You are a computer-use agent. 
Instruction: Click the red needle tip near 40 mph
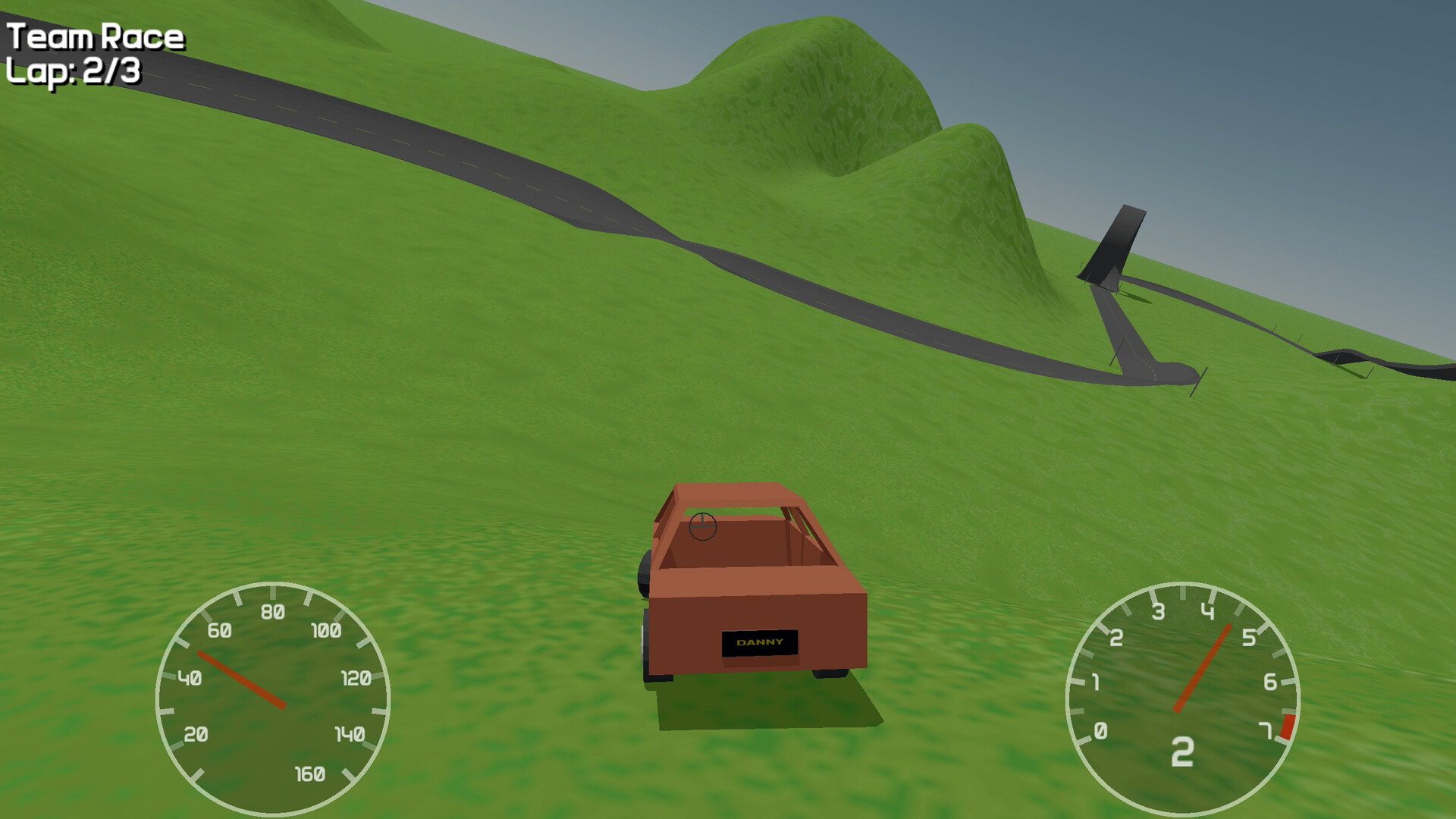200,653
